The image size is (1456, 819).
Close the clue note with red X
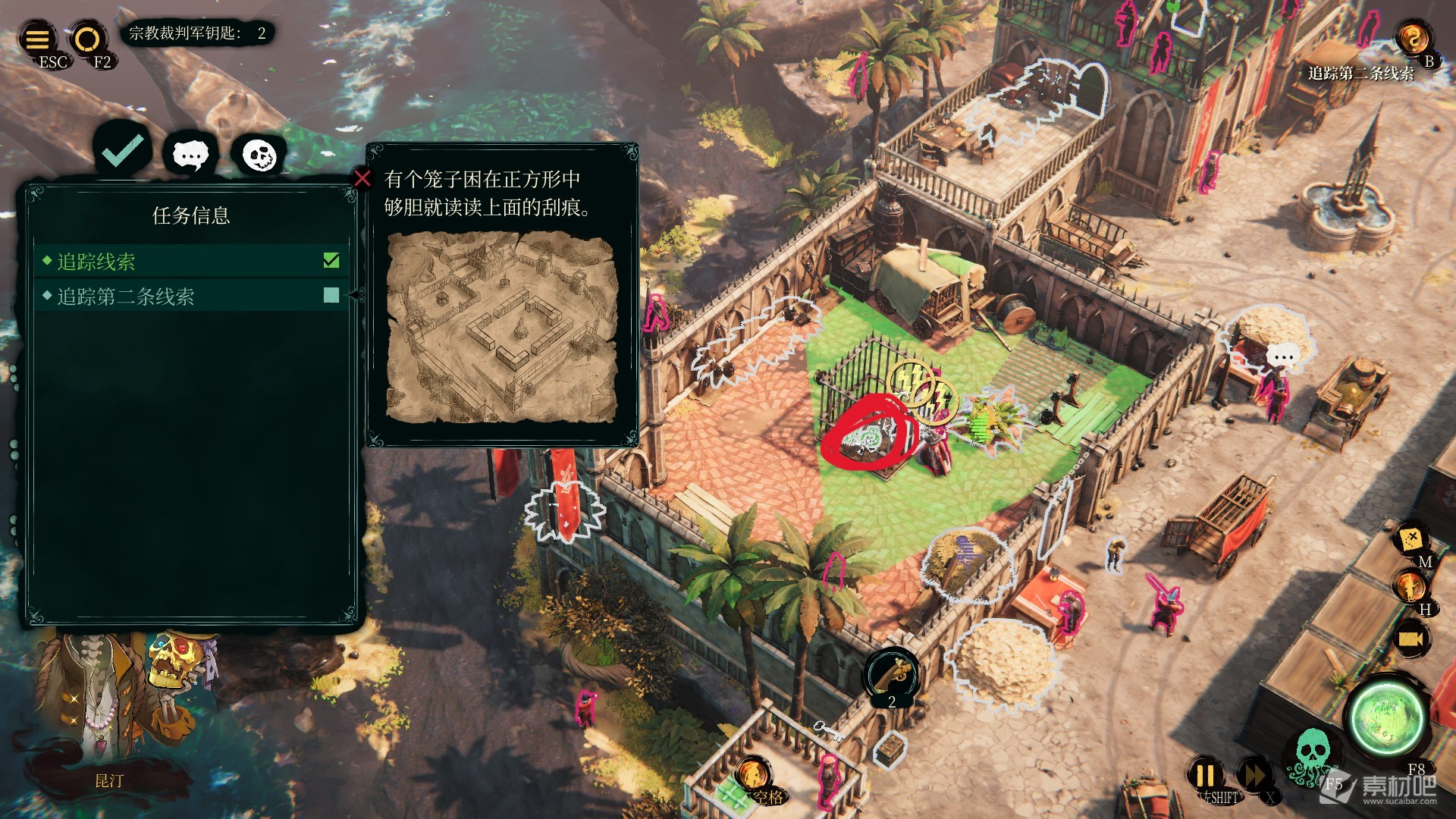[362, 178]
